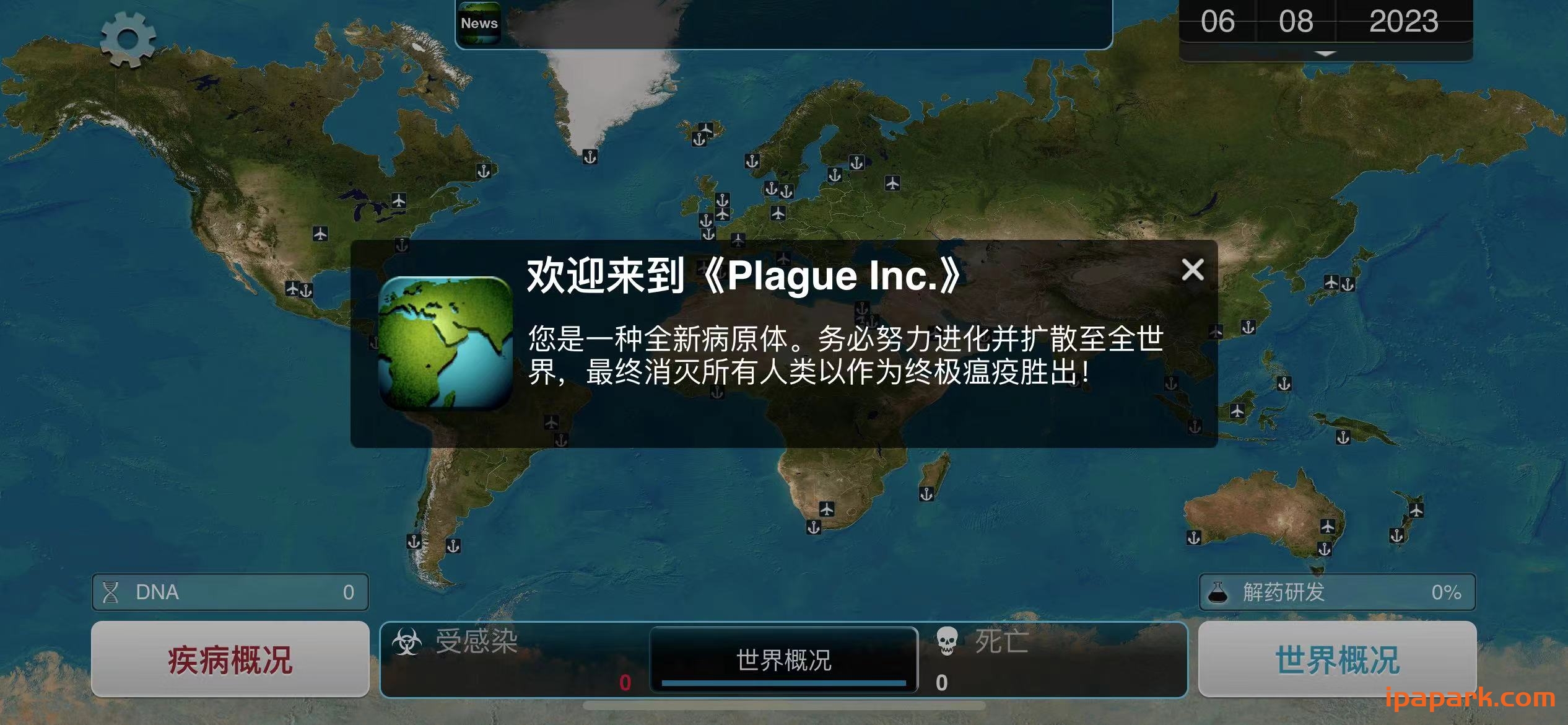This screenshot has height=725, width=1568.
Task: Select the central 世界概况 status bar
Action: pos(783,659)
